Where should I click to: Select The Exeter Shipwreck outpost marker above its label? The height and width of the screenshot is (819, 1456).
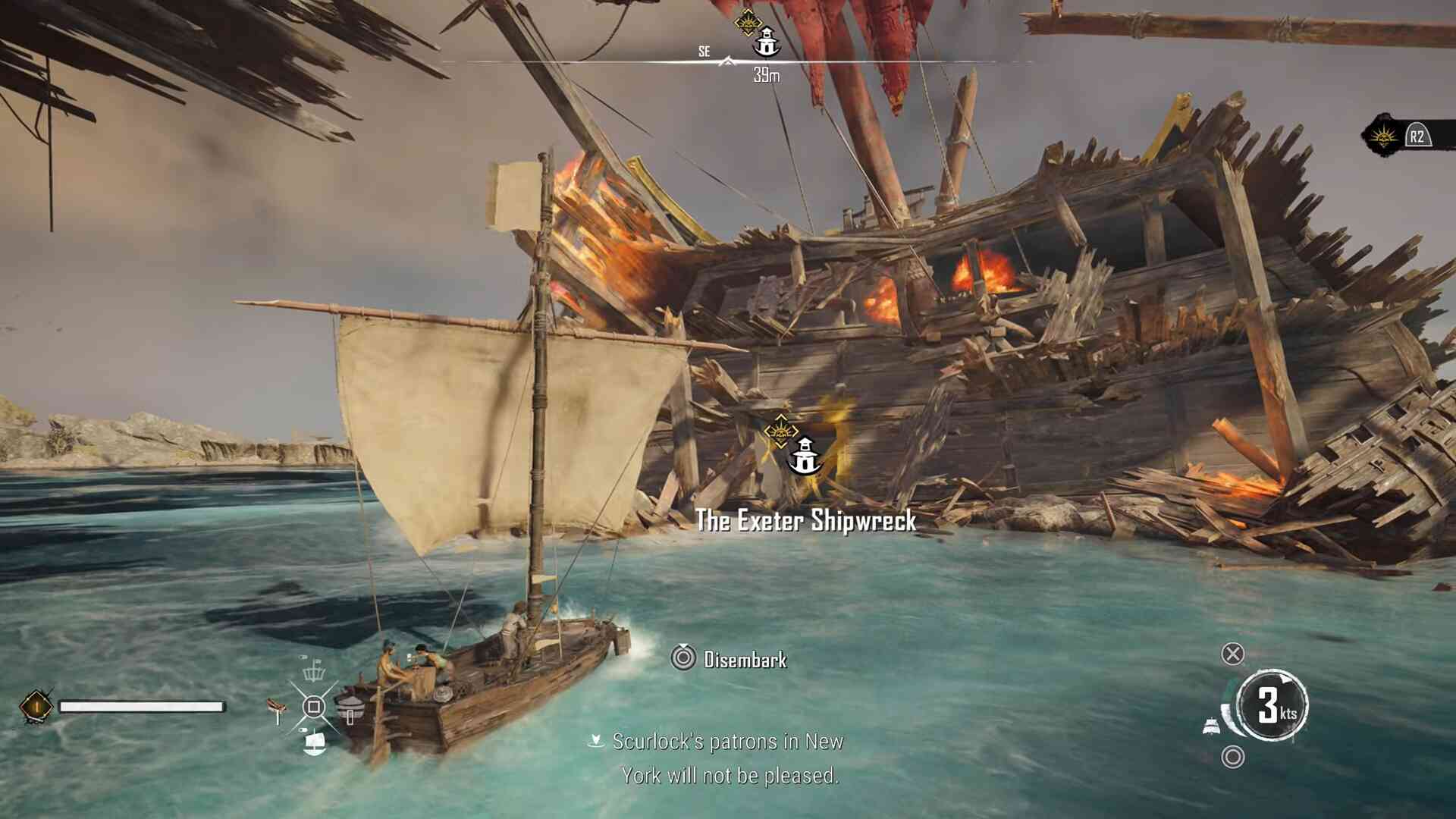coord(804,457)
